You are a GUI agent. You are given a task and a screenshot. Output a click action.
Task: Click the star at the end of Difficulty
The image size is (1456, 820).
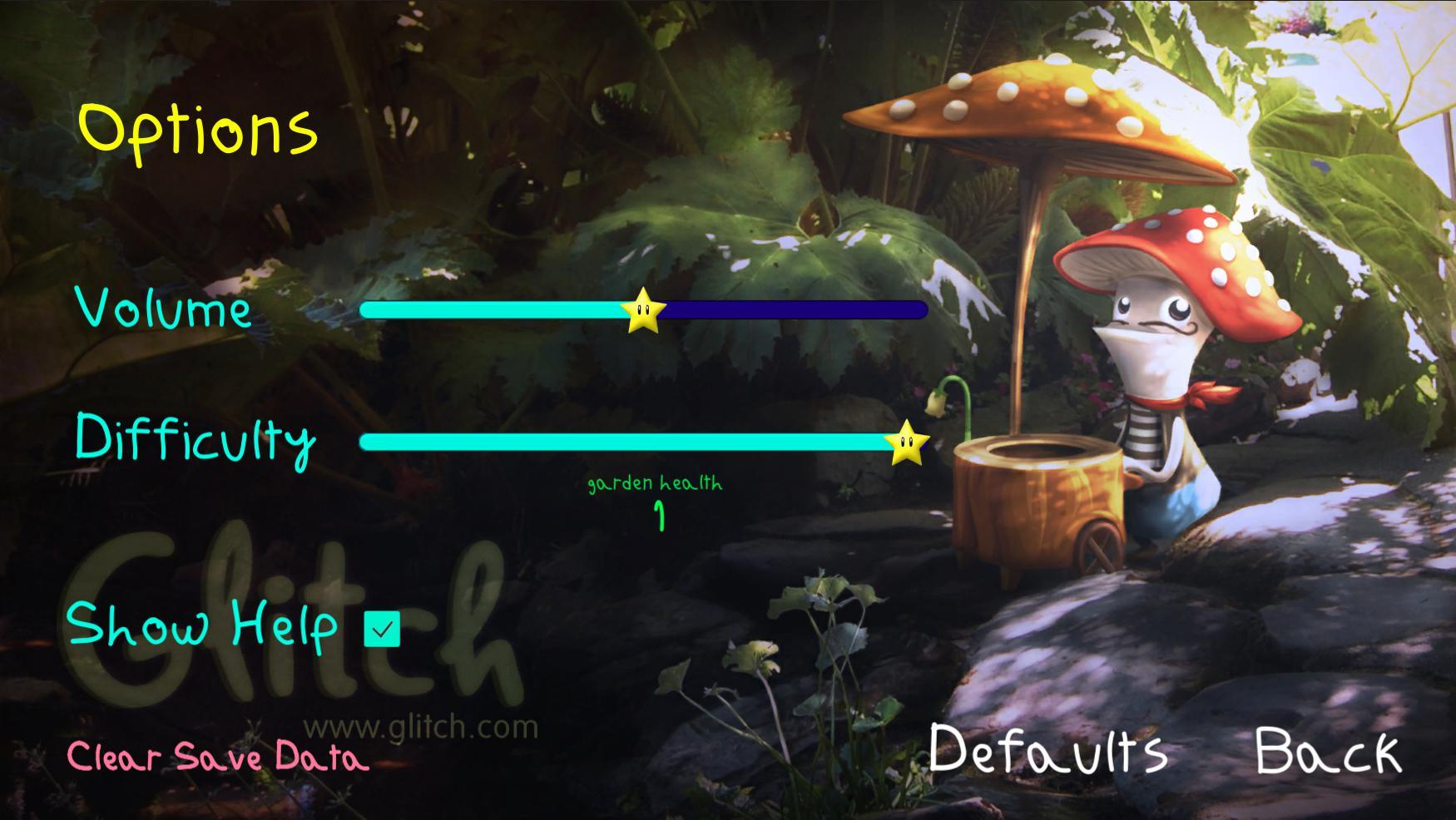pos(906,441)
